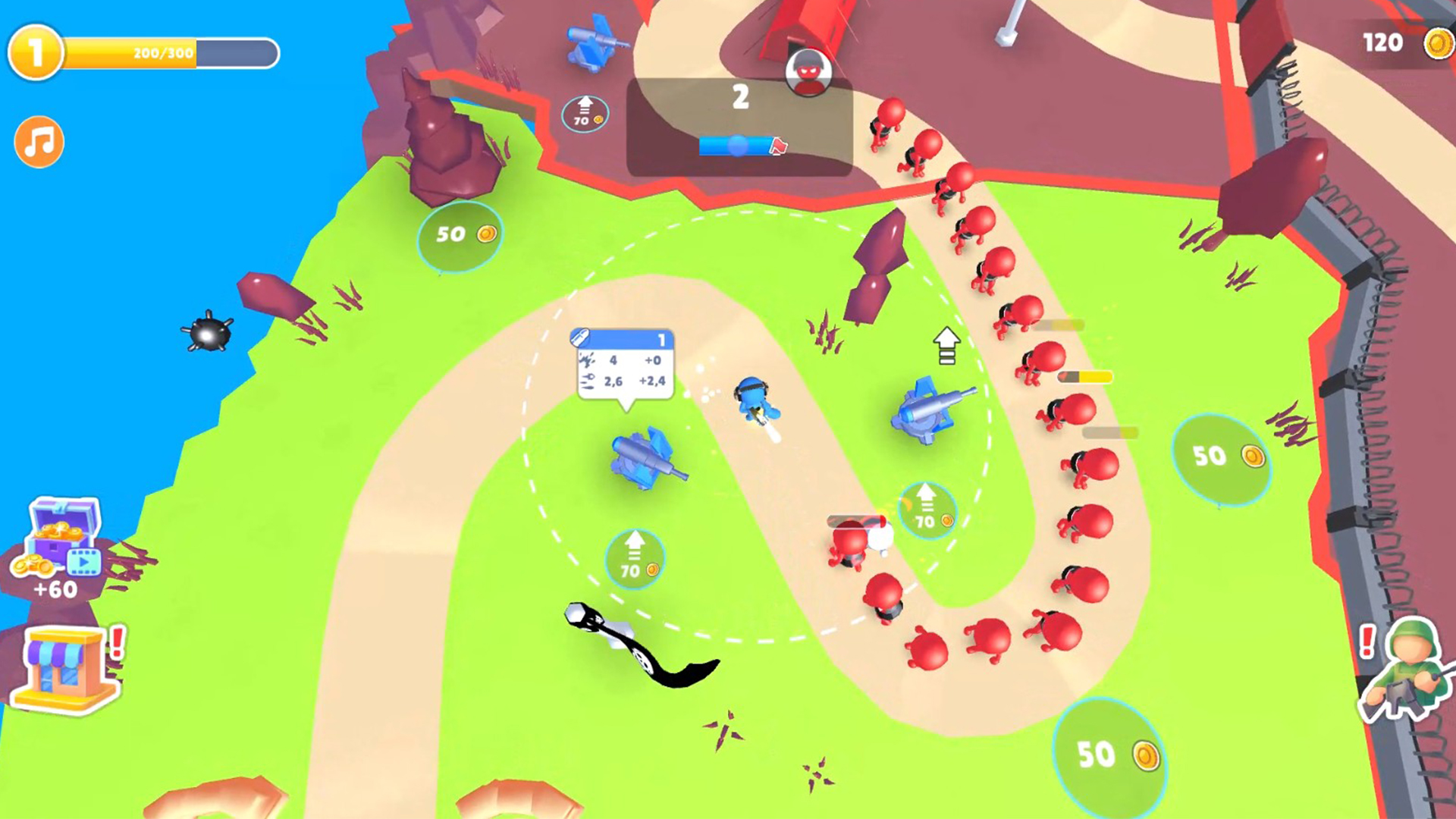Image resolution: width=1456 pixels, height=819 pixels.
Task: Click the white upgrade arrow near the enemy column
Action: (946, 345)
